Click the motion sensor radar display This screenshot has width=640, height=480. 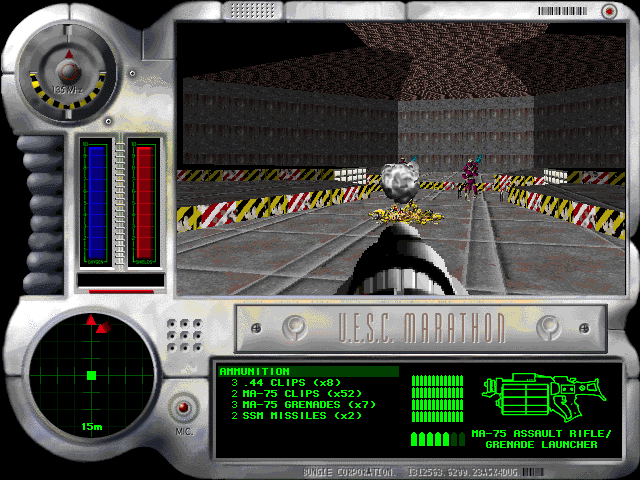pyautogui.click(x=91, y=375)
